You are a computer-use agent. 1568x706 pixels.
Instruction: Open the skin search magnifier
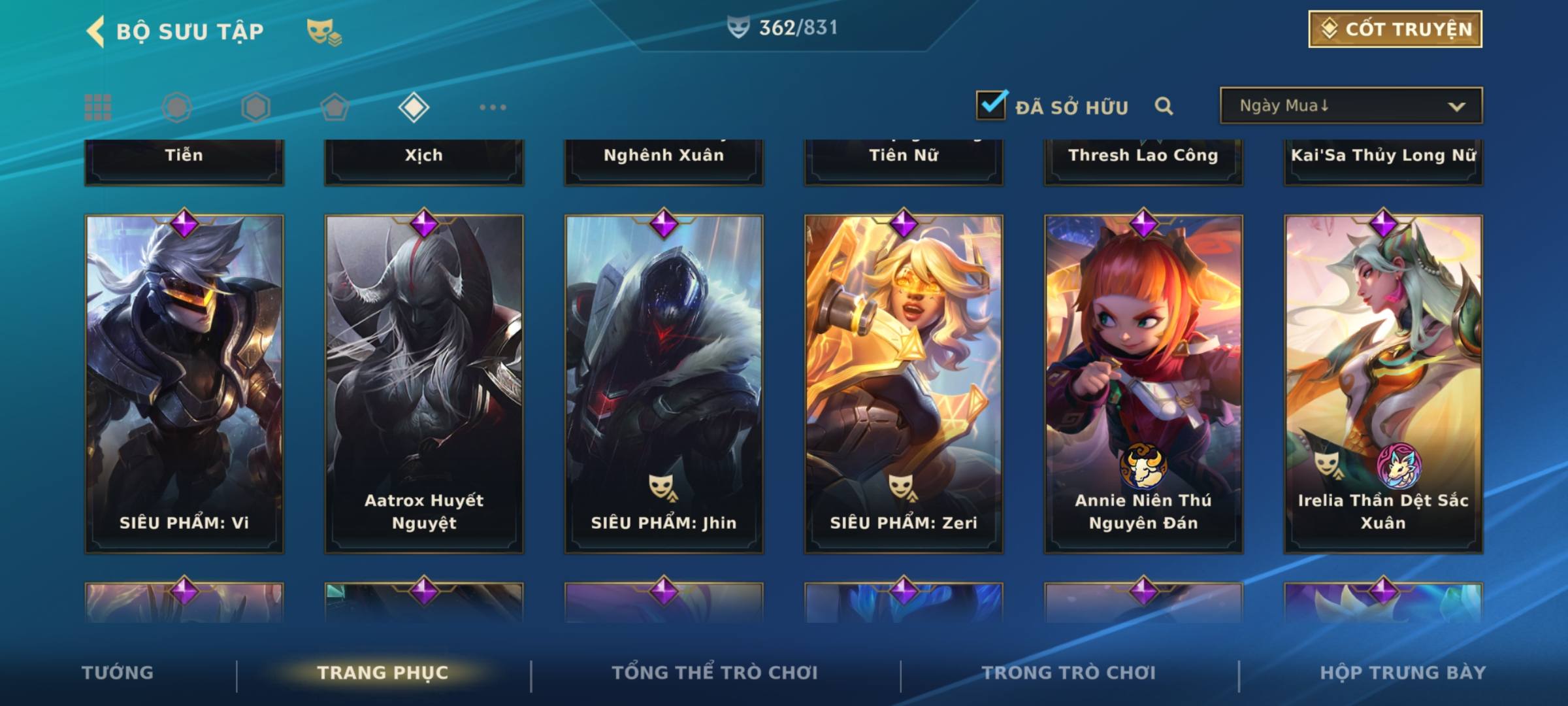[1164, 106]
